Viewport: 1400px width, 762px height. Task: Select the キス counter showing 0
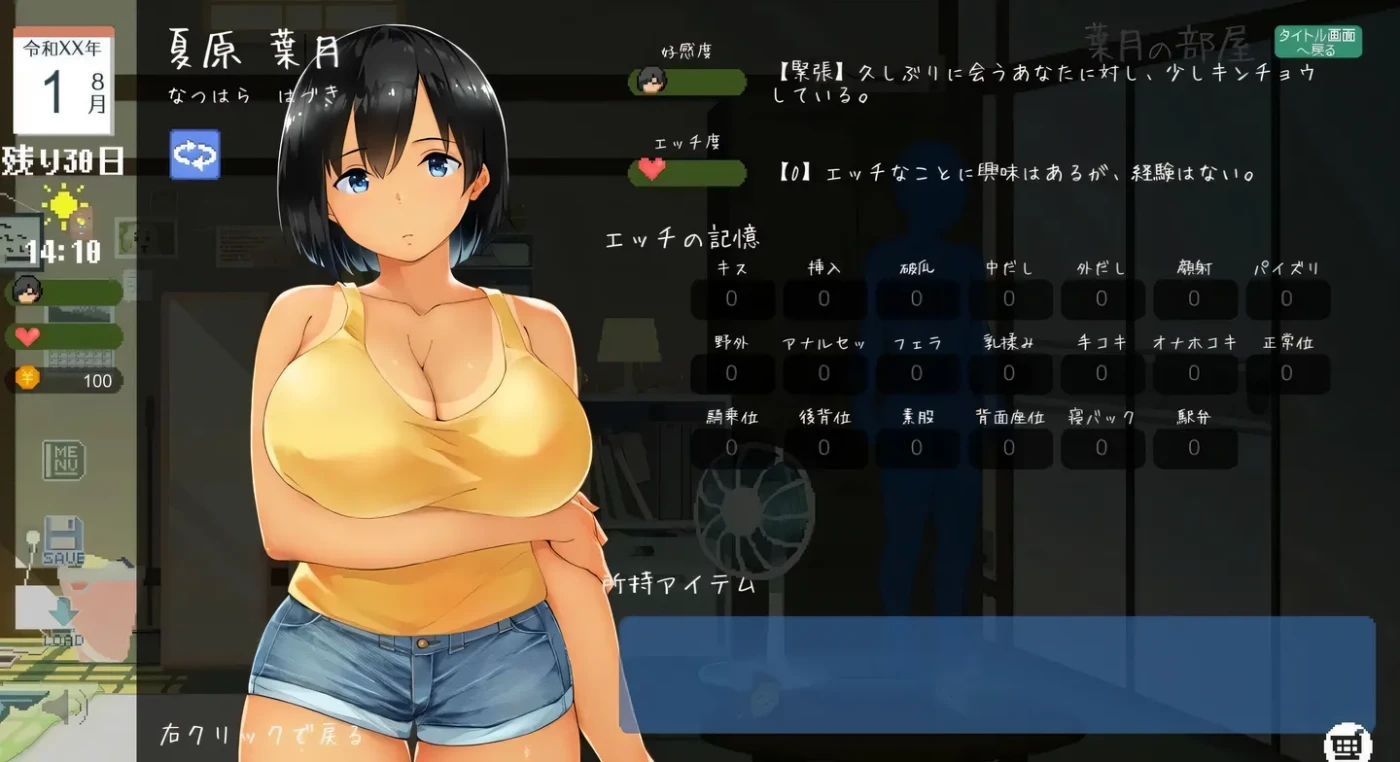pyautogui.click(x=732, y=298)
